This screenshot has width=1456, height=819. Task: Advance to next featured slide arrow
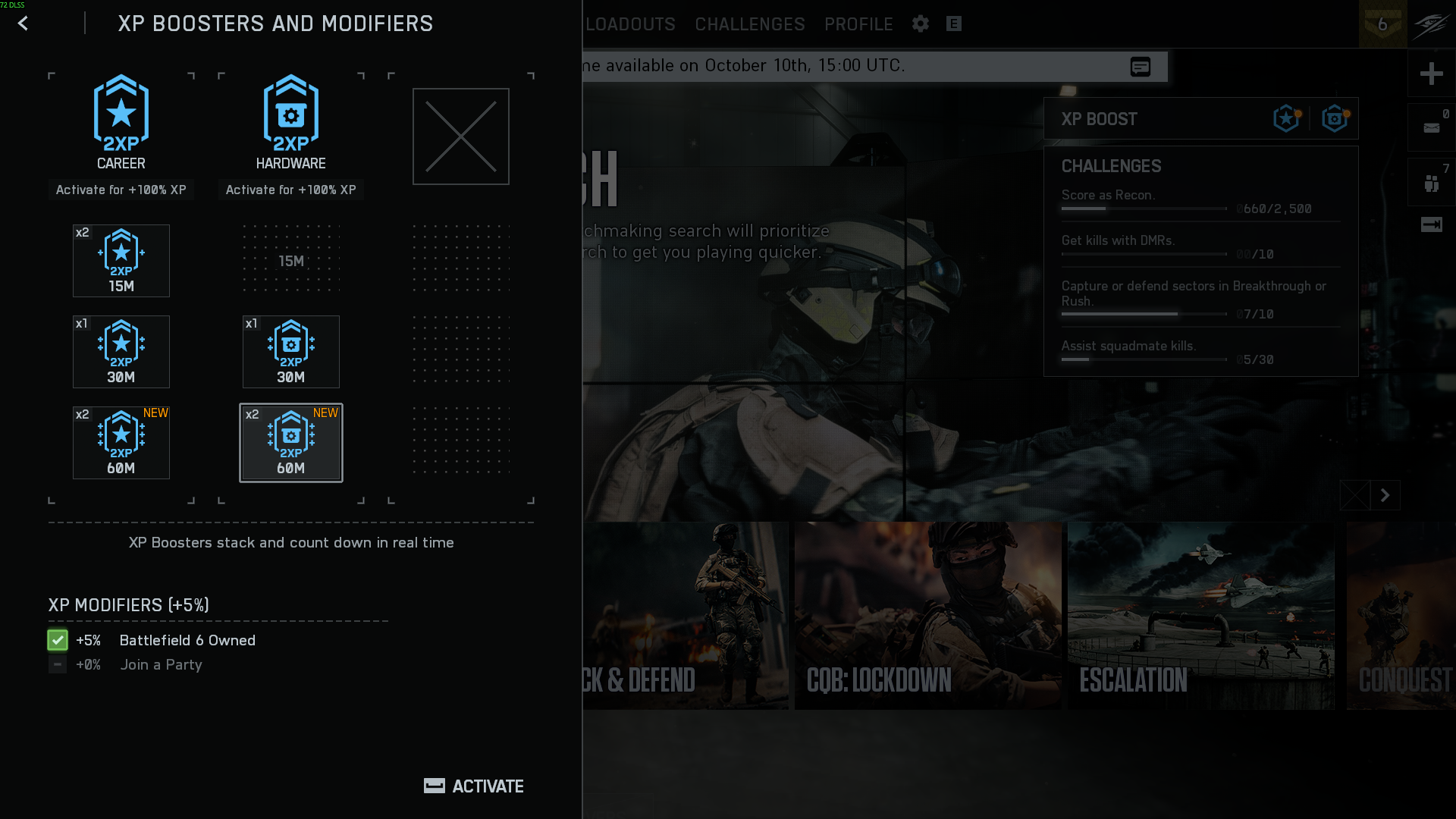pyautogui.click(x=1385, y=496)
